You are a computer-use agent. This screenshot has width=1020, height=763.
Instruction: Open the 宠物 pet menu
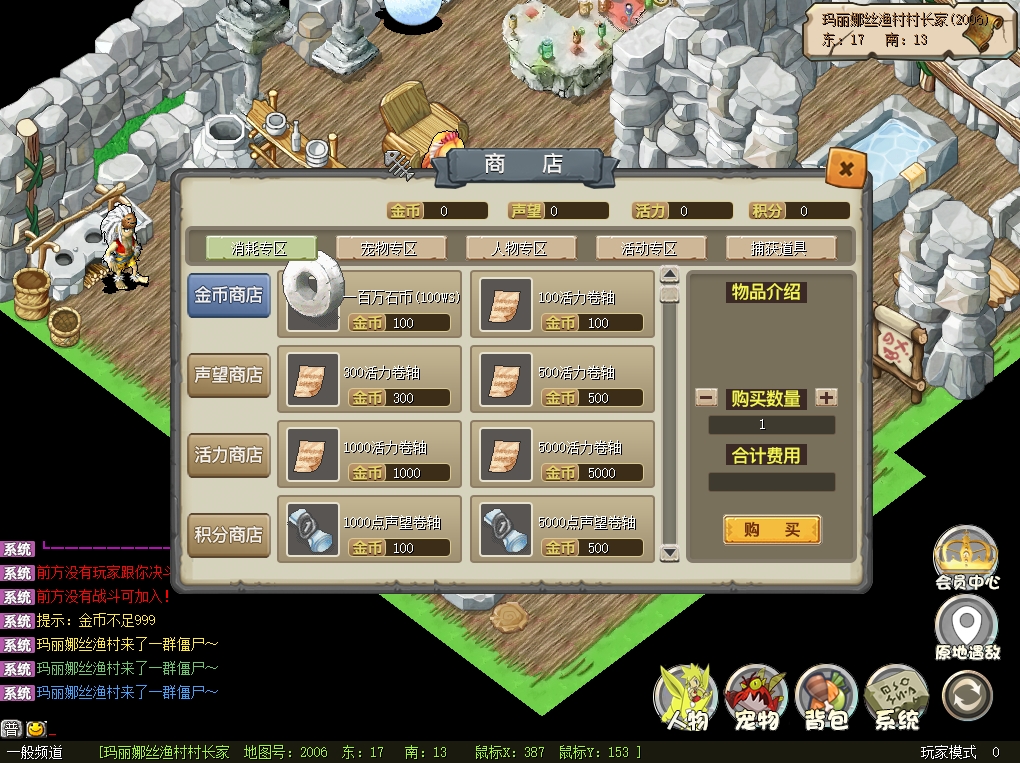[x=756, y=694]
